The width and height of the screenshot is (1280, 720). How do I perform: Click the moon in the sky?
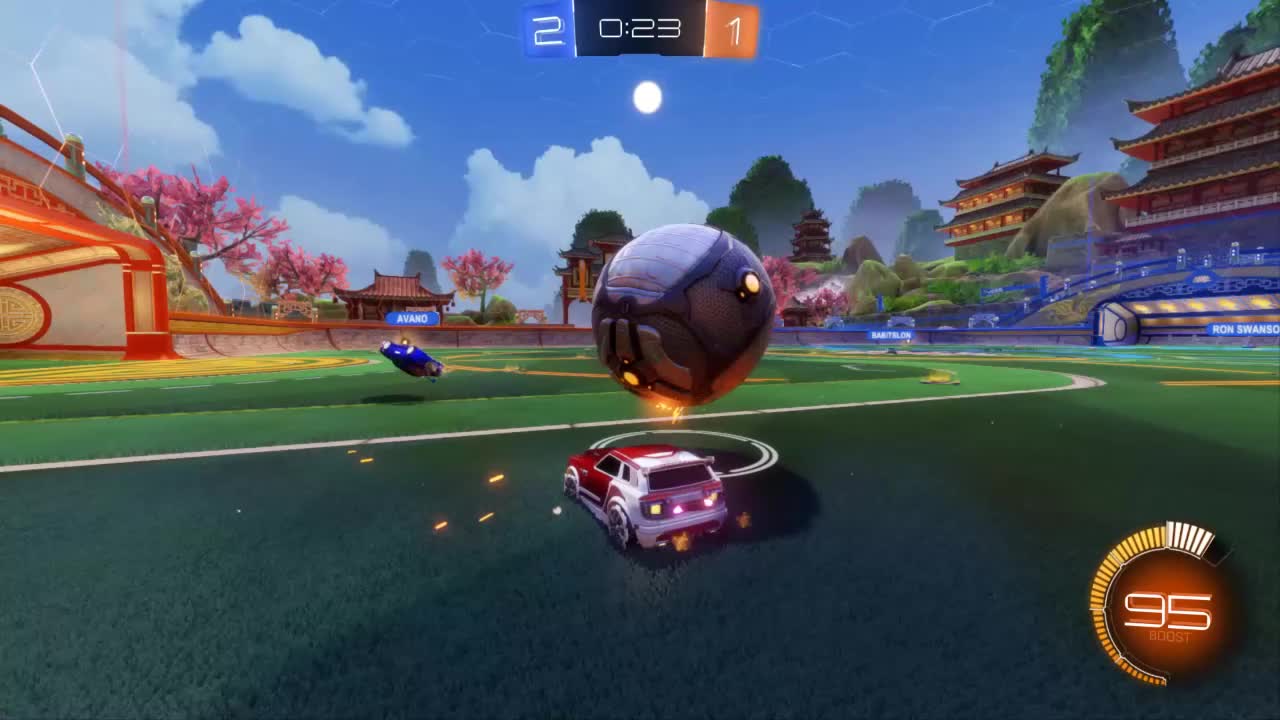649,95
